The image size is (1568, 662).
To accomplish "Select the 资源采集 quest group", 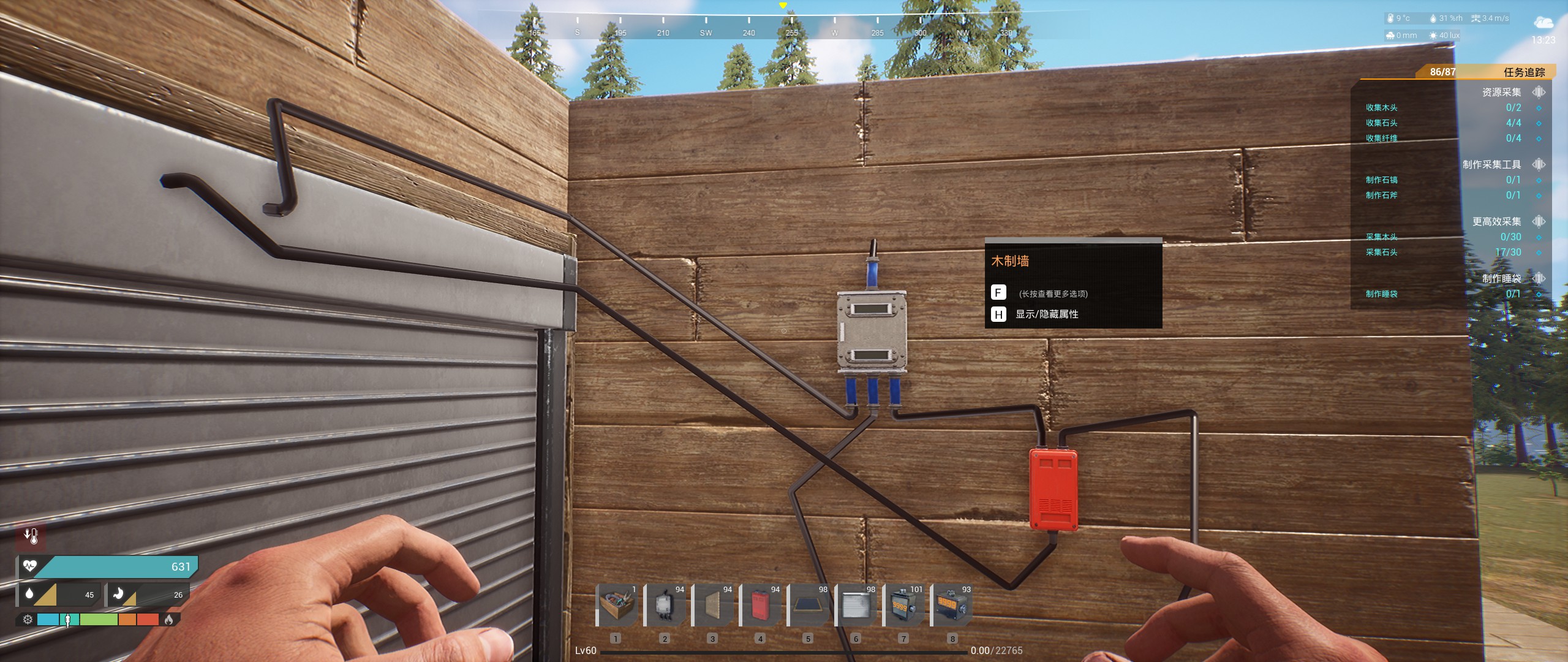I will coord(1501,93).
